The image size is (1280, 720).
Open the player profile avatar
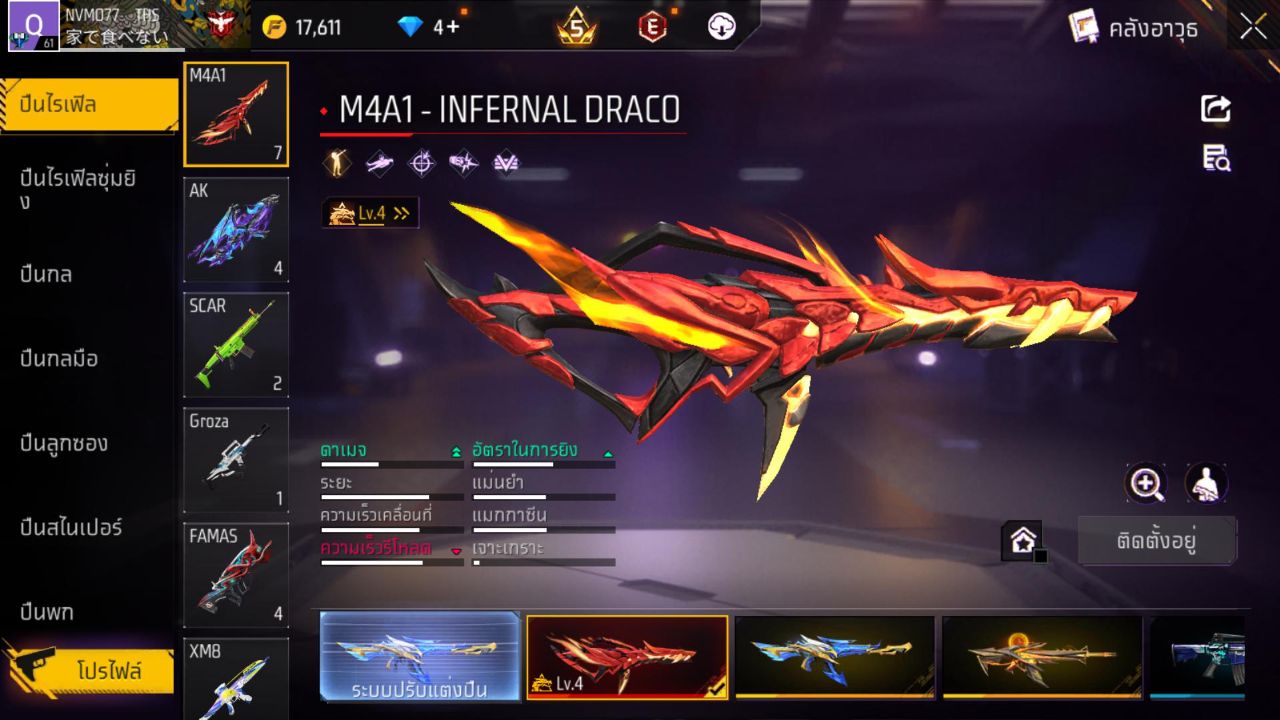(32, 26)
